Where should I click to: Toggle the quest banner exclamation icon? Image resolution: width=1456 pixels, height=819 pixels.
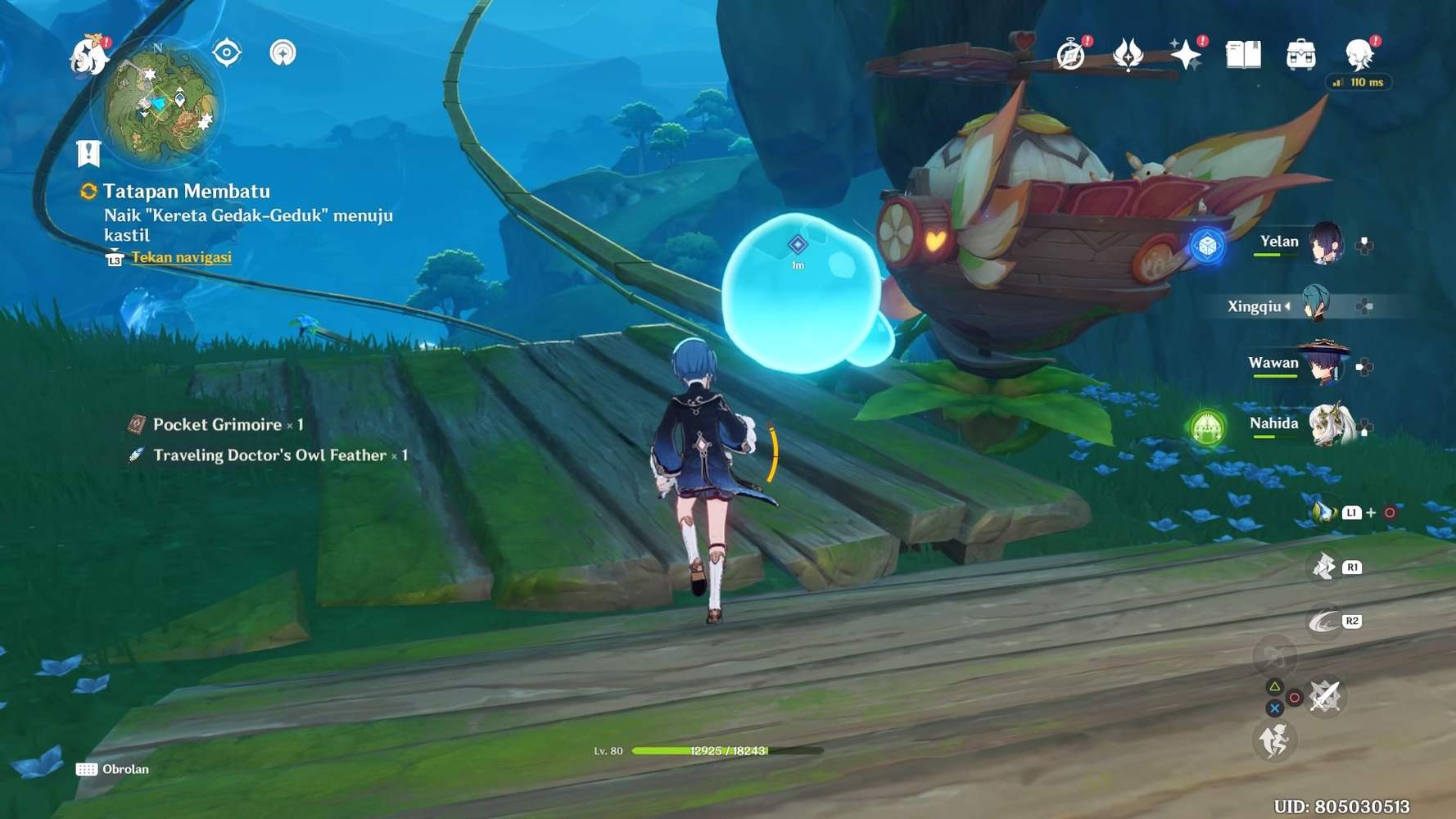[x=88, y=150]
